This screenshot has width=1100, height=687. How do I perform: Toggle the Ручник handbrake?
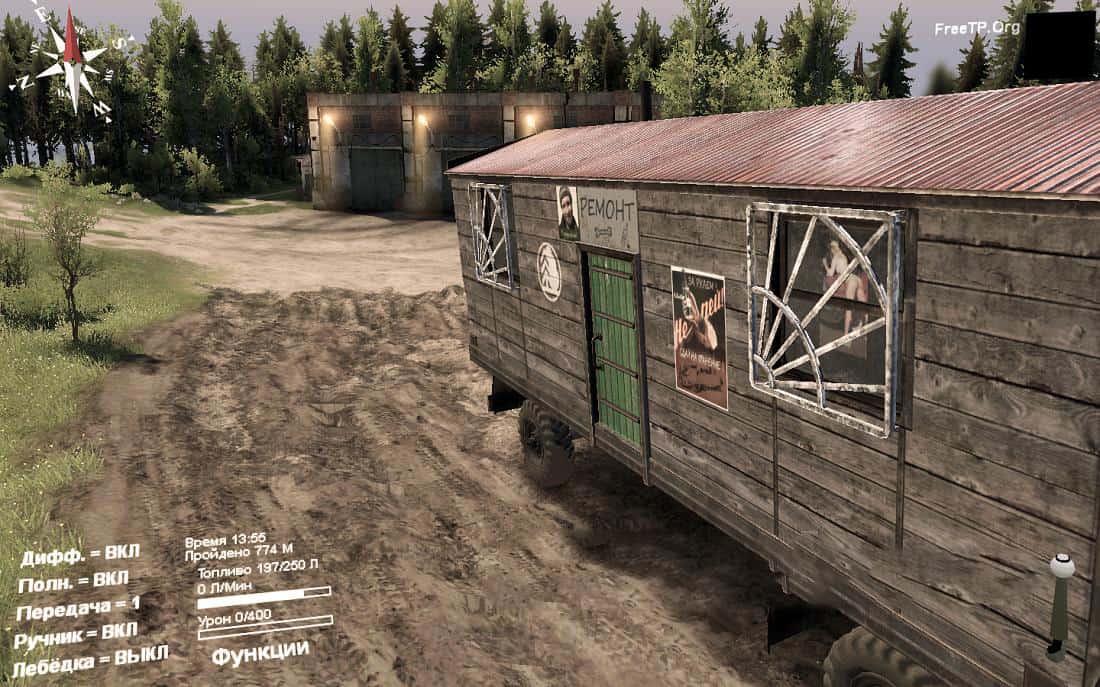(77, 634)
